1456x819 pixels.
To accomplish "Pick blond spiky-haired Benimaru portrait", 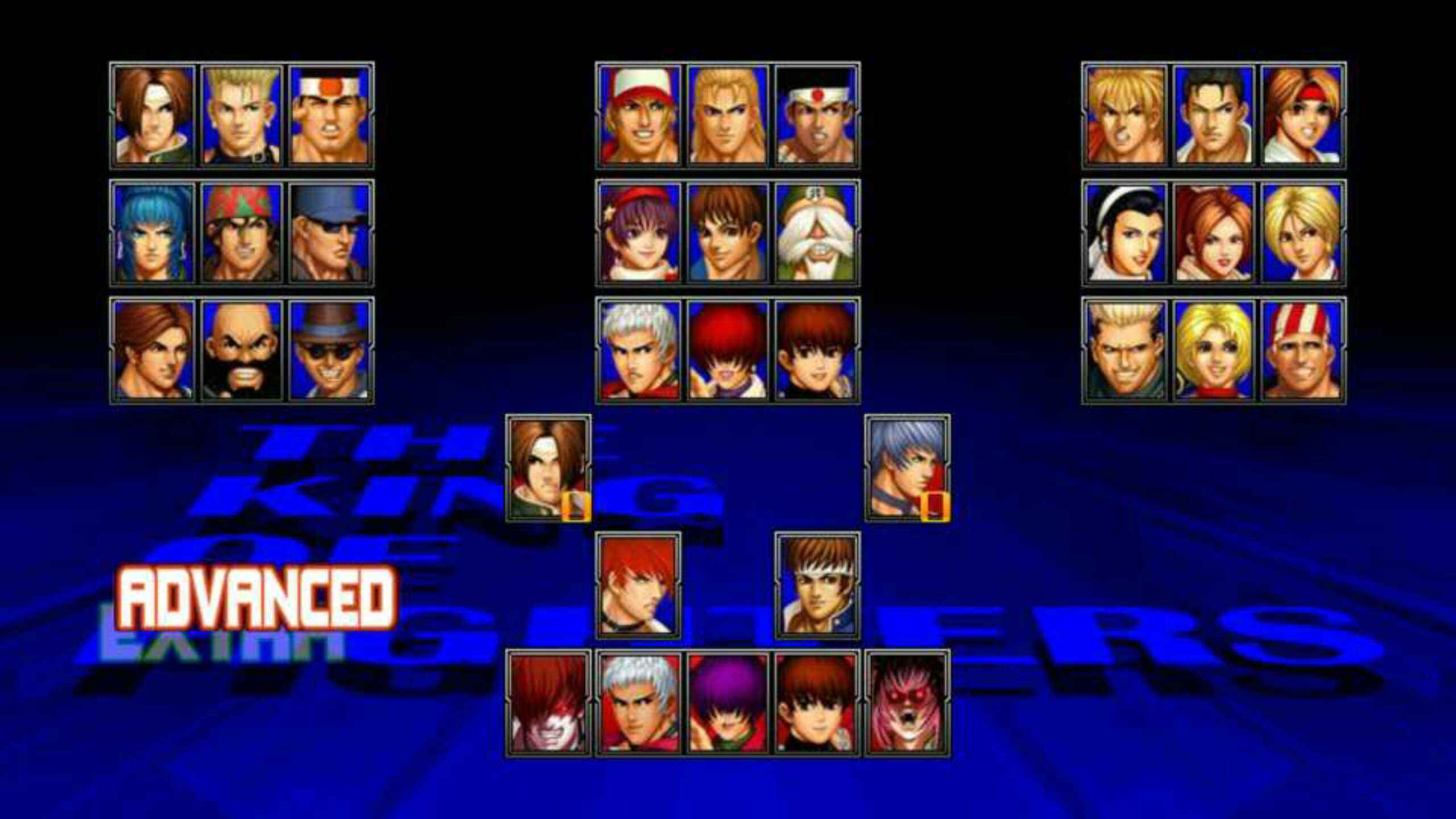I will (x=241, y=115).
